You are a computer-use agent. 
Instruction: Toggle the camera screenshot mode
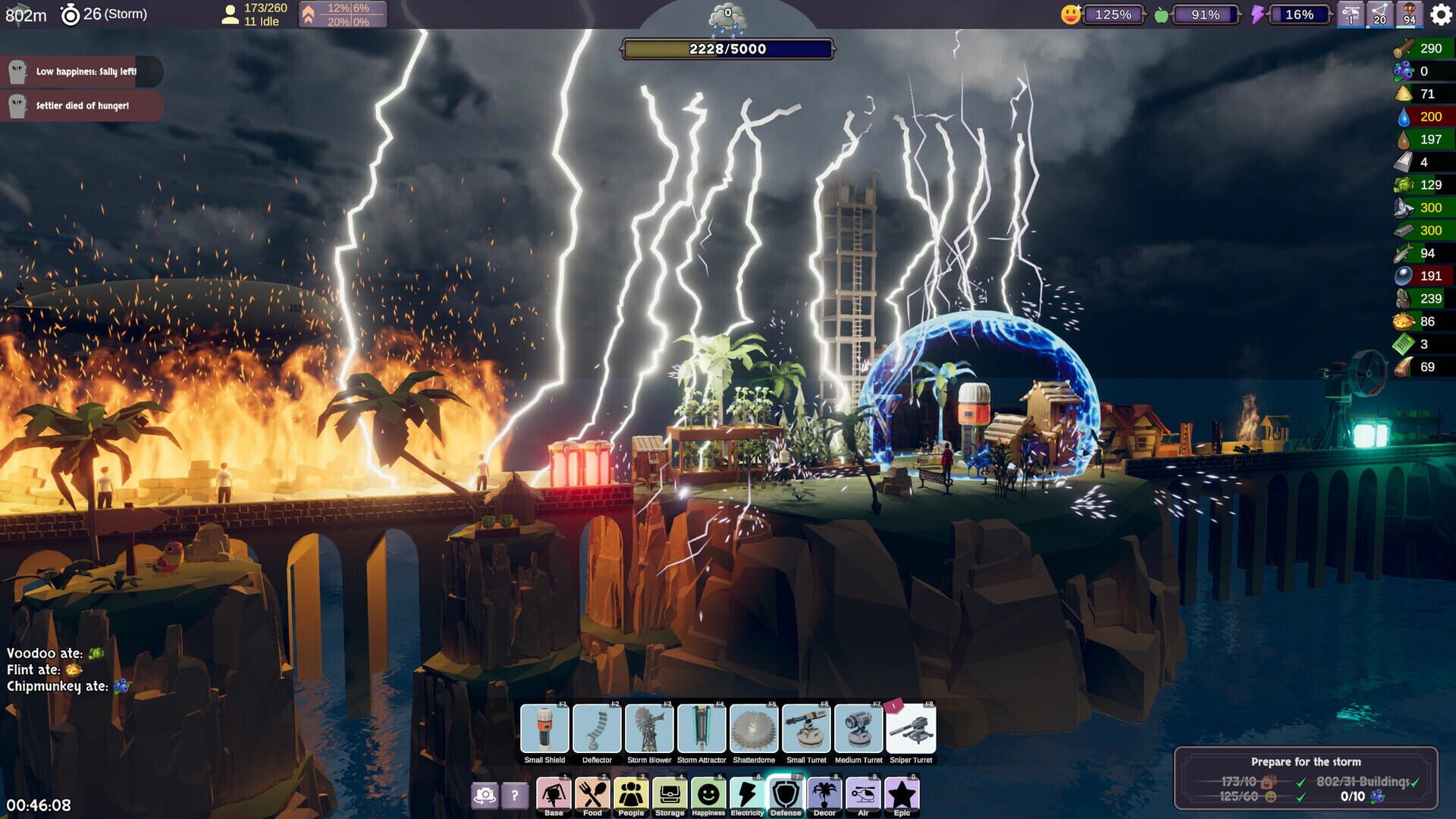[x=483, y=793]
